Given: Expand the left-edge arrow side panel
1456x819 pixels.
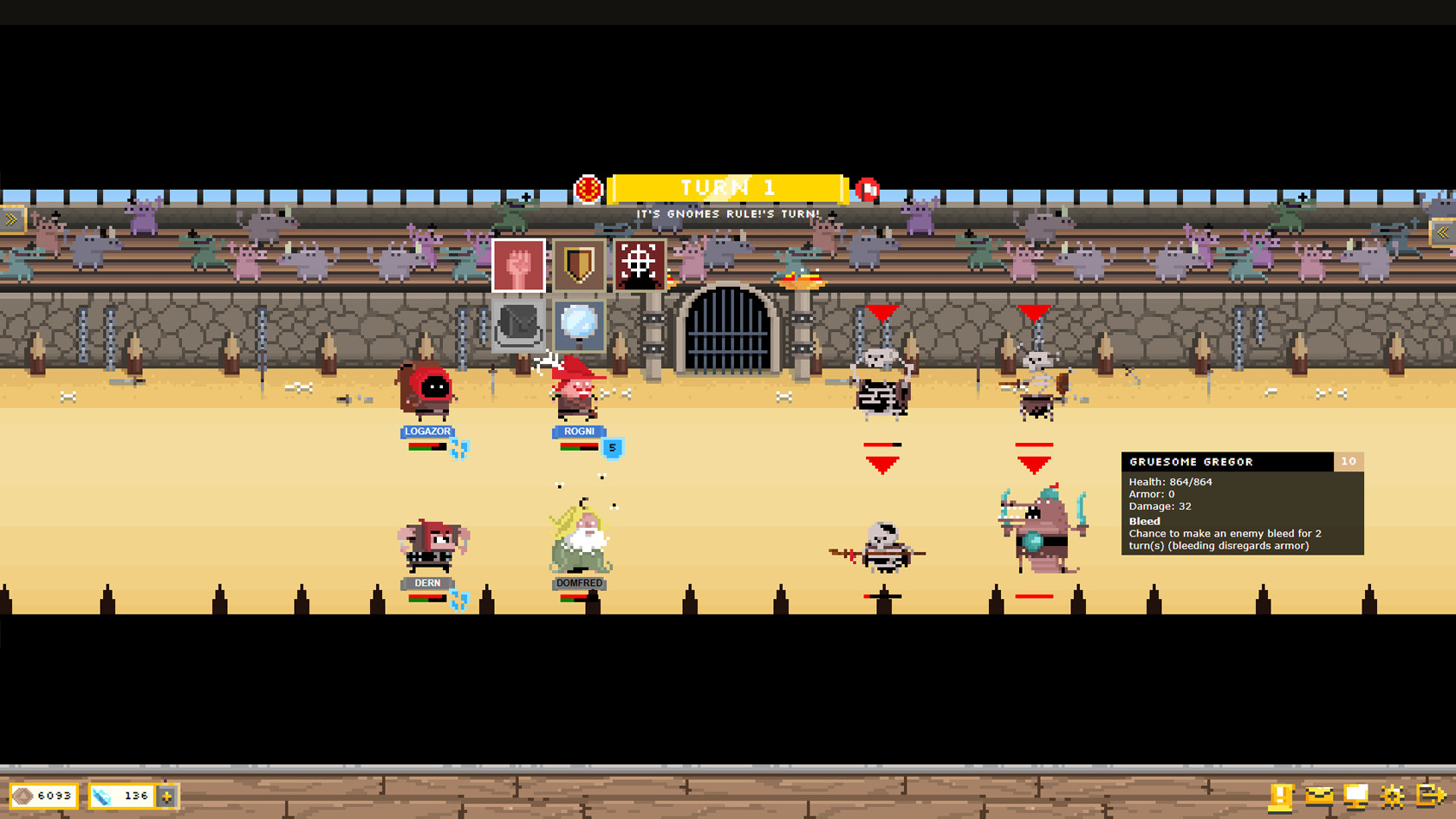Looking at the screenshot, I should pos(12,219).
